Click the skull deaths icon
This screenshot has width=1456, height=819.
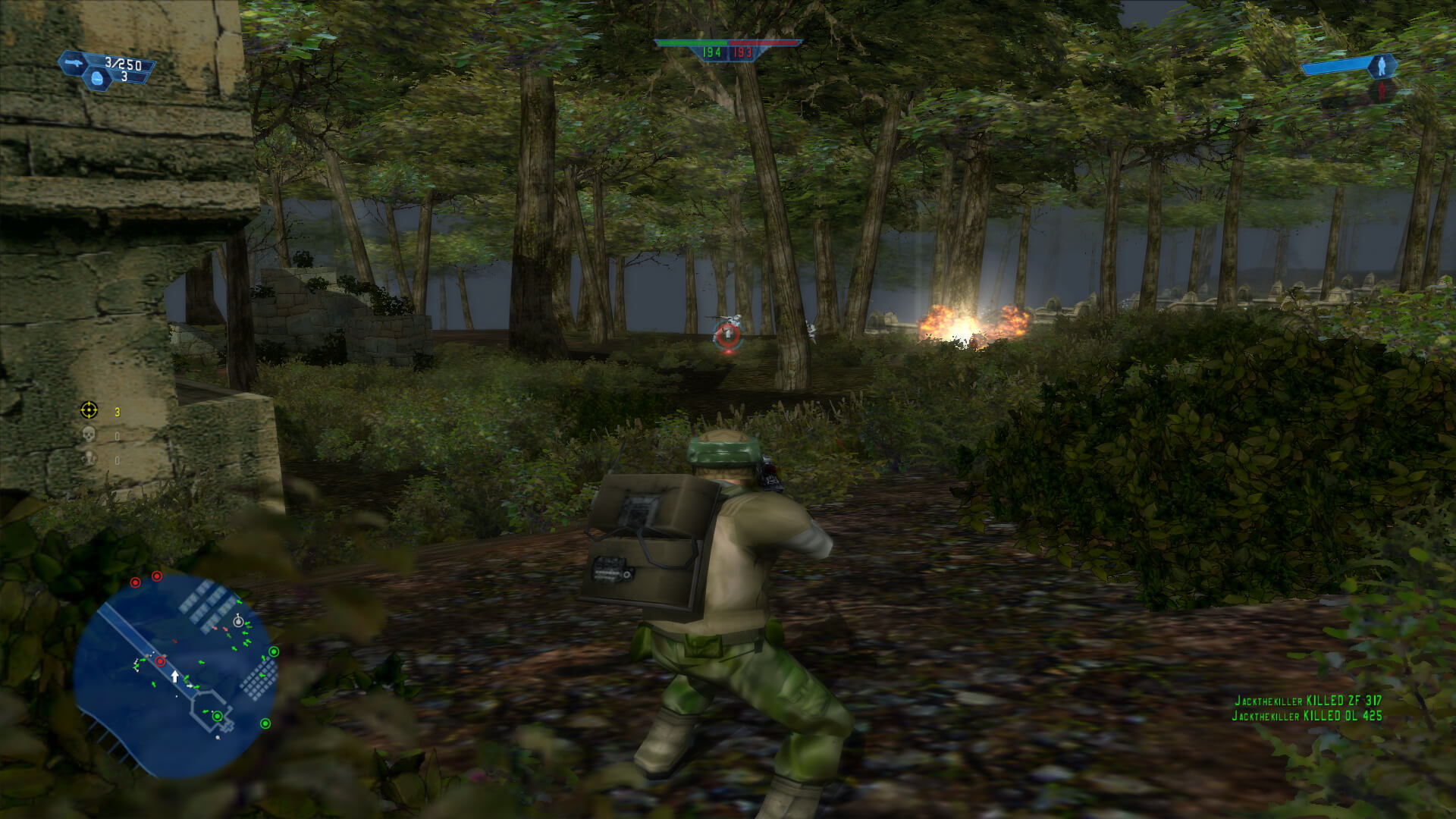click(87, 434)
